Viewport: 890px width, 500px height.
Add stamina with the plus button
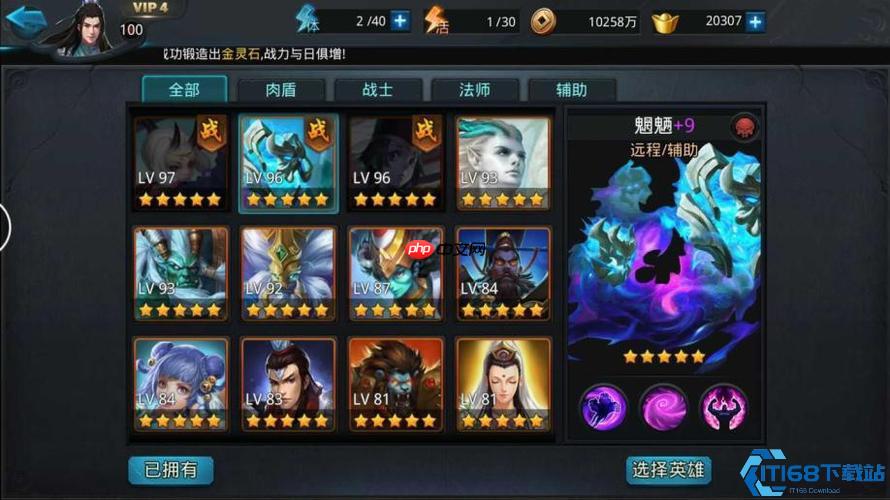coord(400,20)
